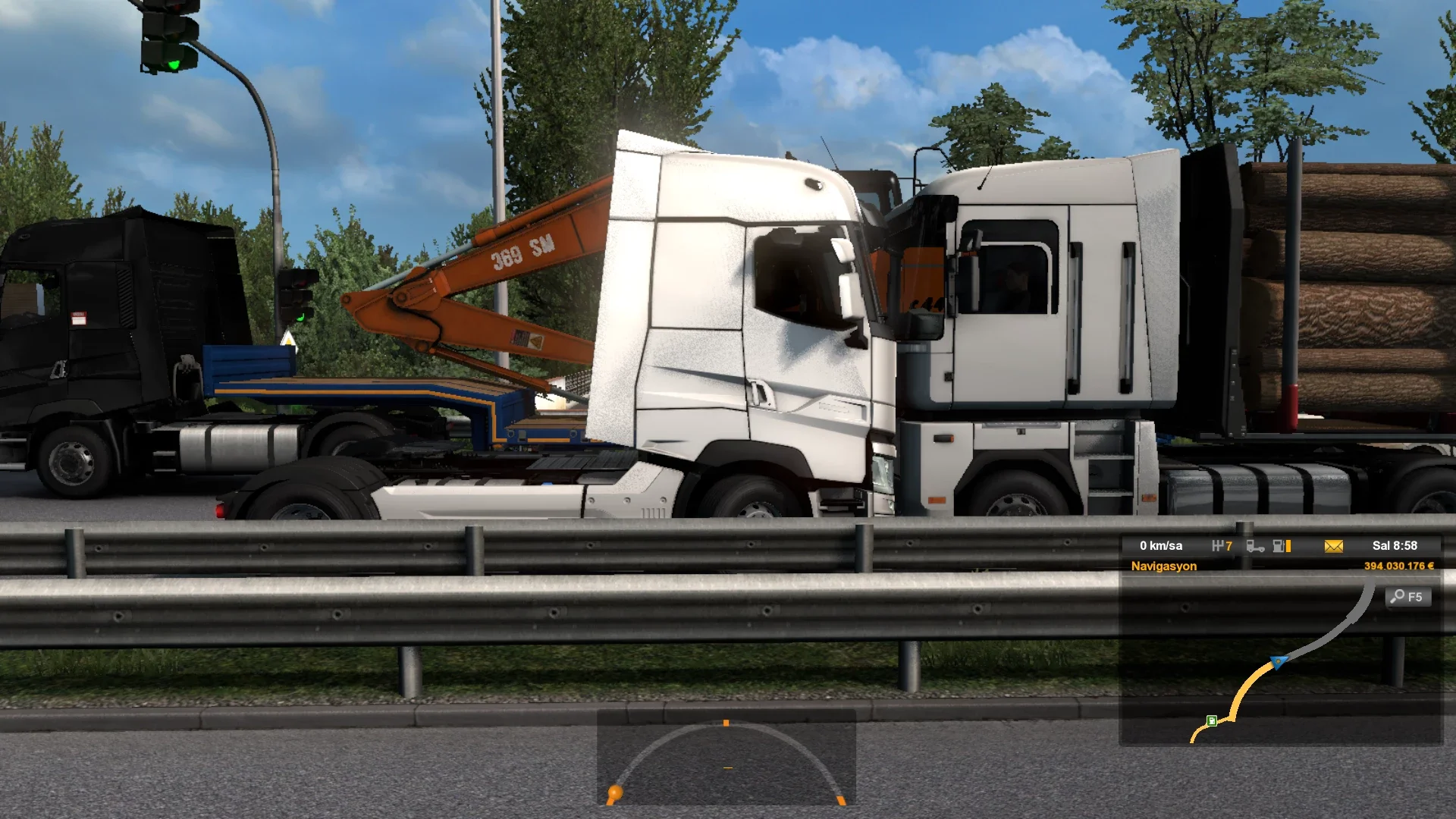Viewport: 1456px width, 819px height.
Task: Click the blue player arrow on the minimap
Action: click(1279, 662)
